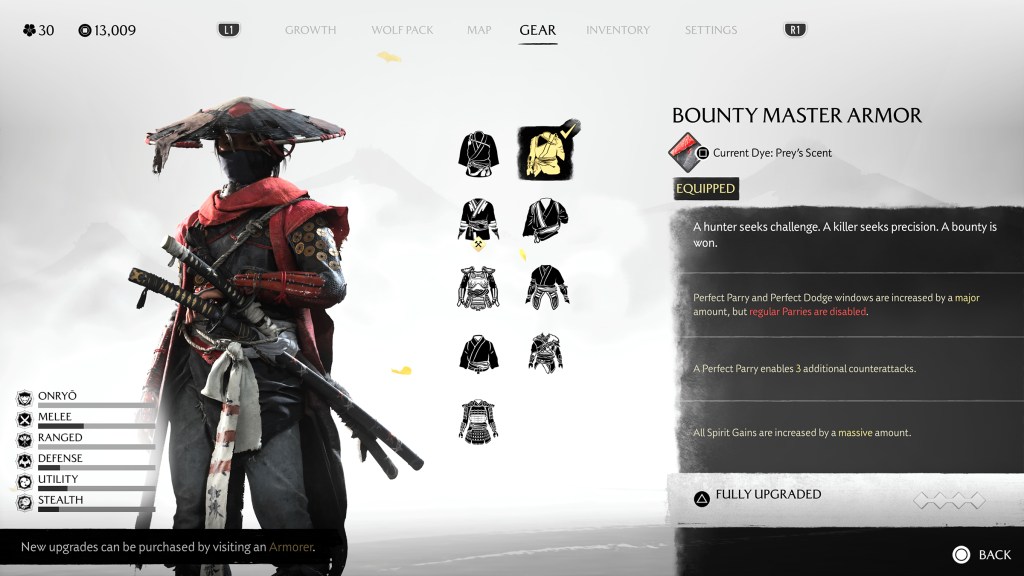Select the equipped yellow Bounty Master armor
This screenshot has width=1024, height=576.
tap(545, 153)
